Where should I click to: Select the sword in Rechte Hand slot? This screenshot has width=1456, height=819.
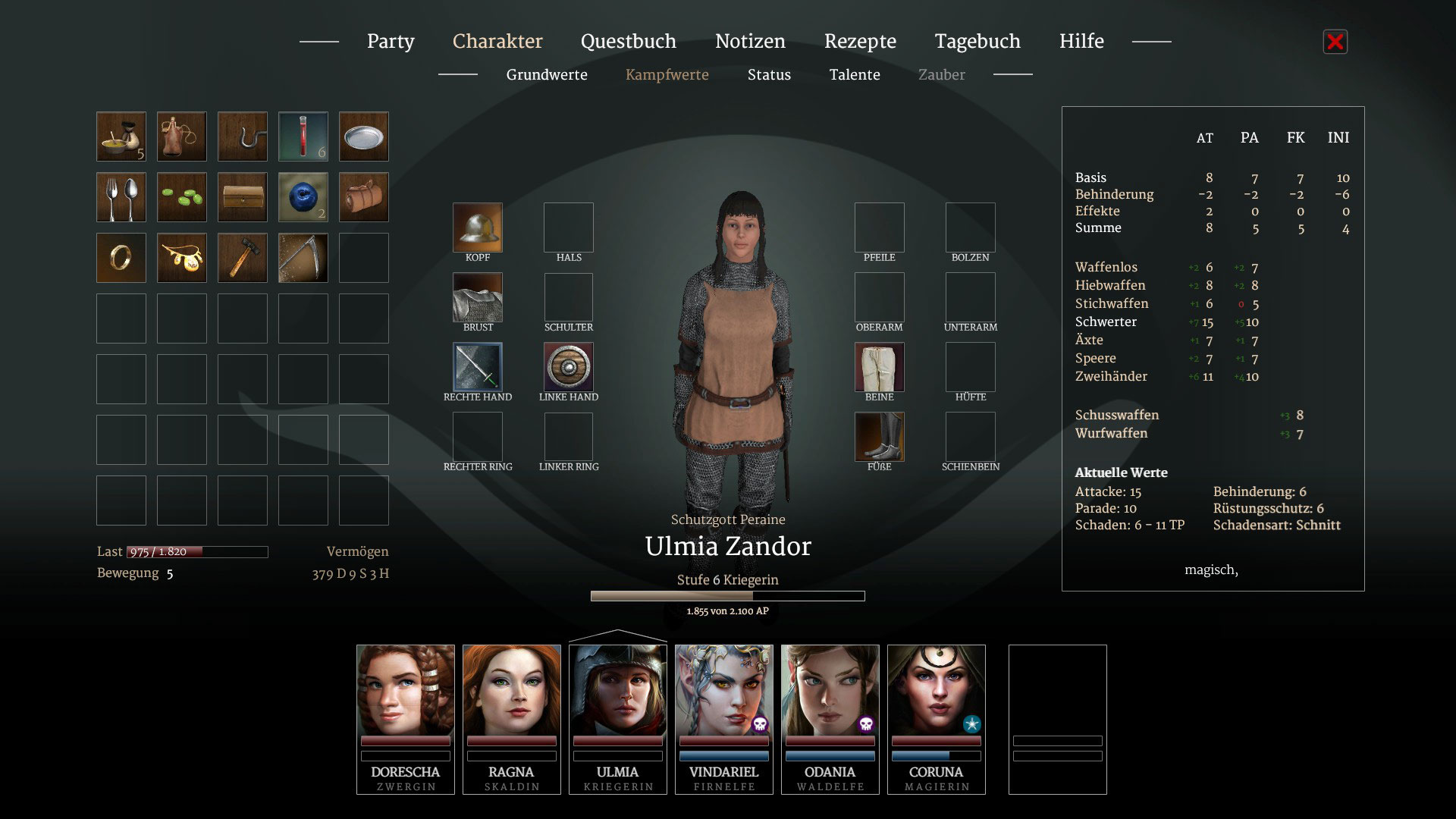478,367
